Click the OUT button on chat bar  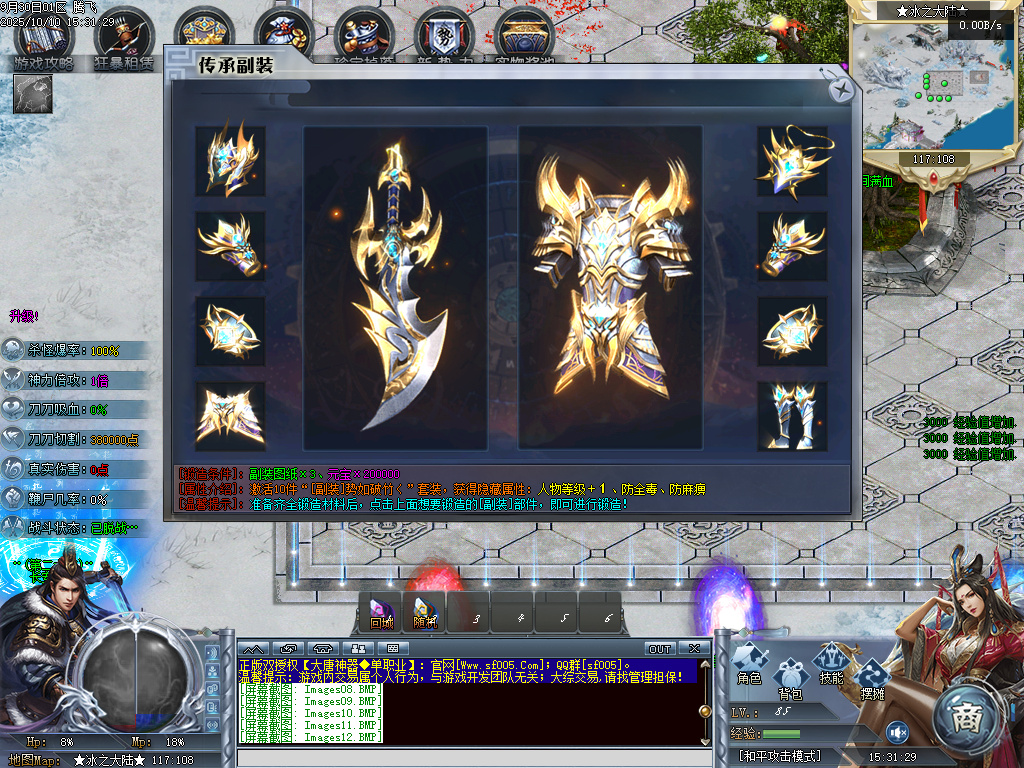point(660,649)
